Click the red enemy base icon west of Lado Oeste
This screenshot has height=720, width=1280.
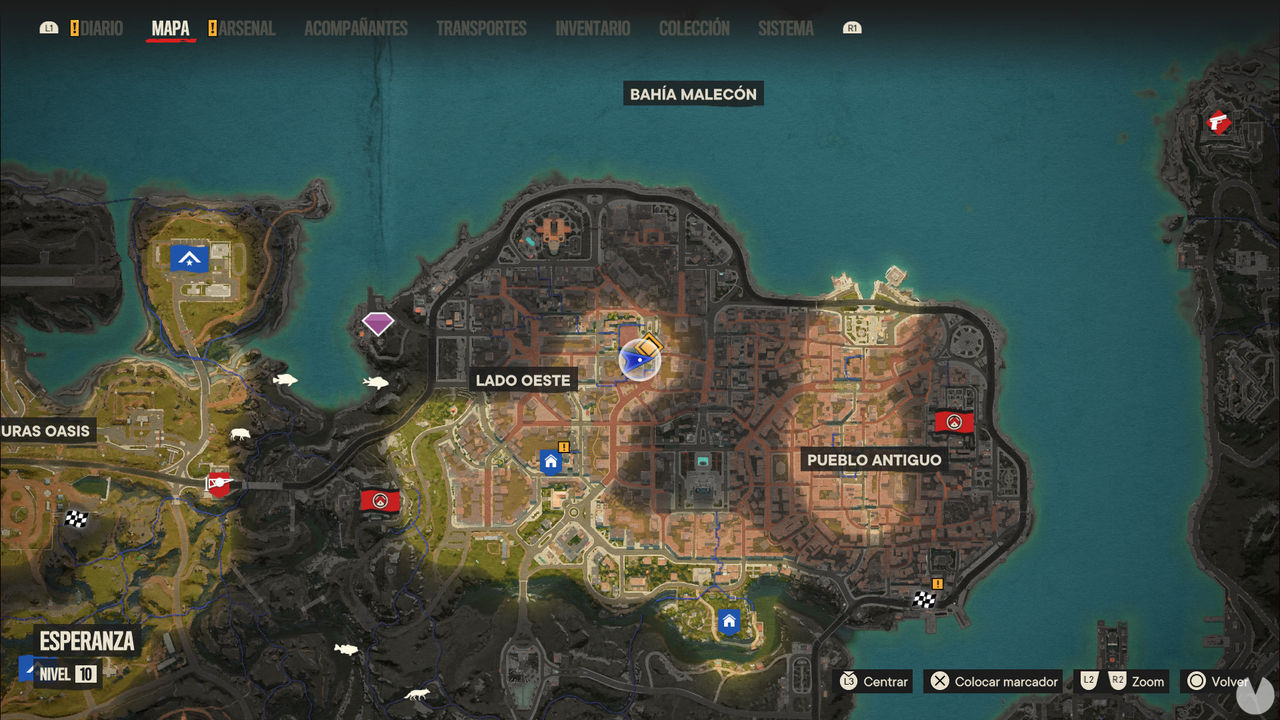click(x=379, y=501)
